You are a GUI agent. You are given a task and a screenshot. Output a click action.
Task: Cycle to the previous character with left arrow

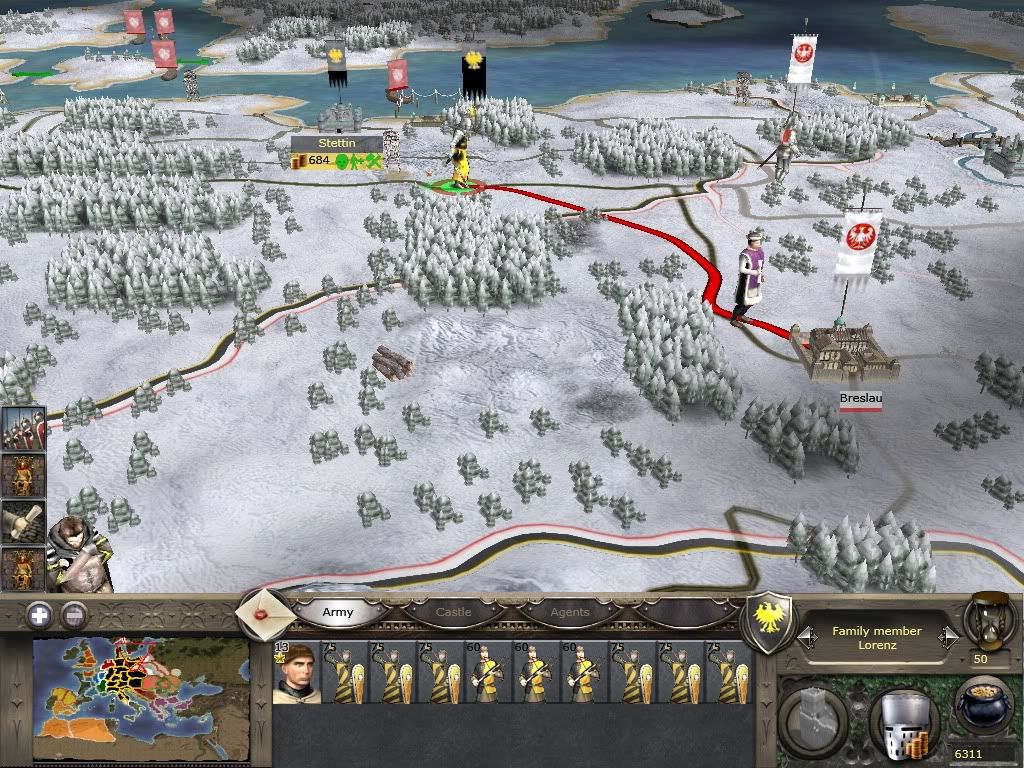(802, 637)
